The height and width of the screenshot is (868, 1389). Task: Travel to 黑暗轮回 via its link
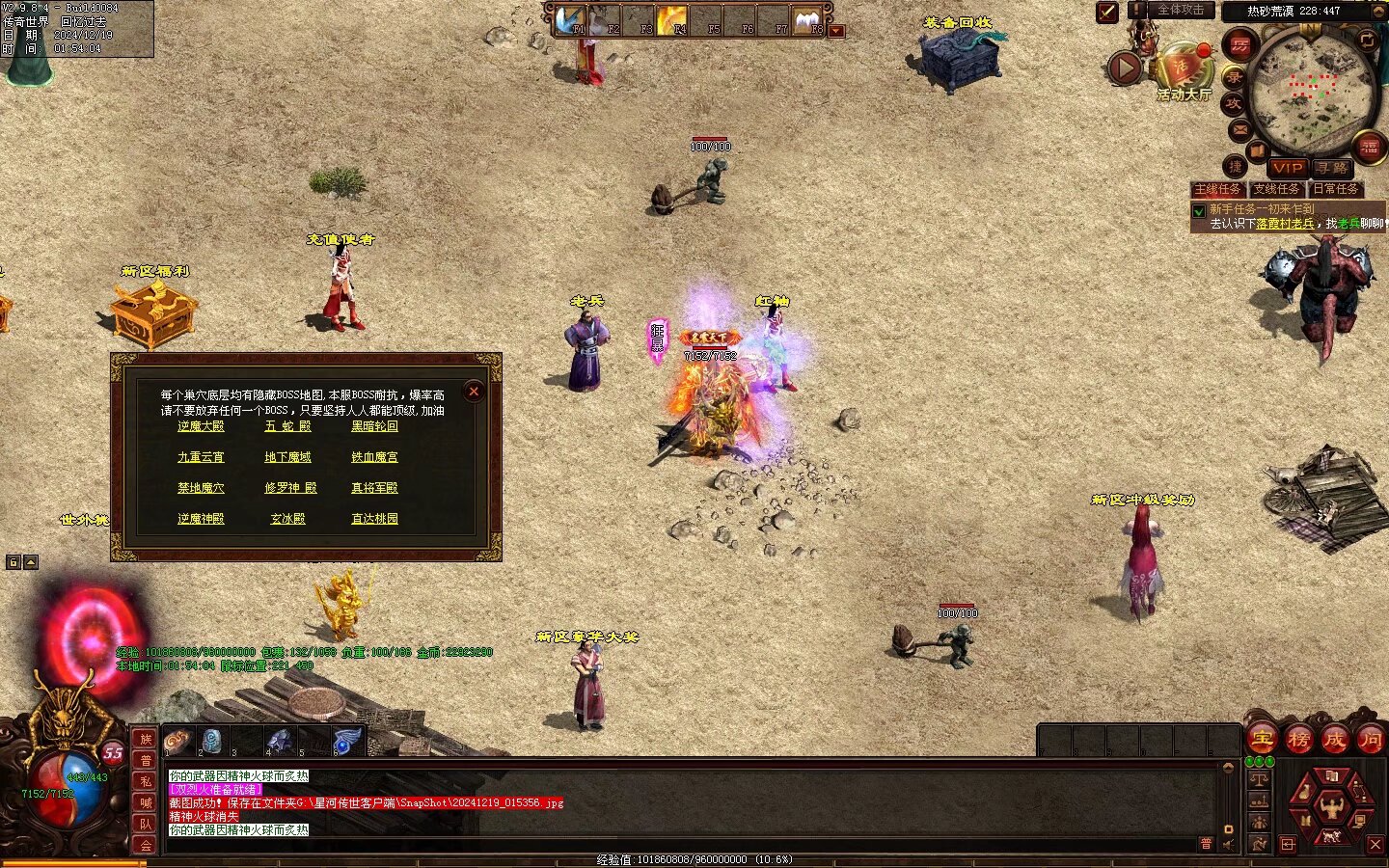coord(374,426)
